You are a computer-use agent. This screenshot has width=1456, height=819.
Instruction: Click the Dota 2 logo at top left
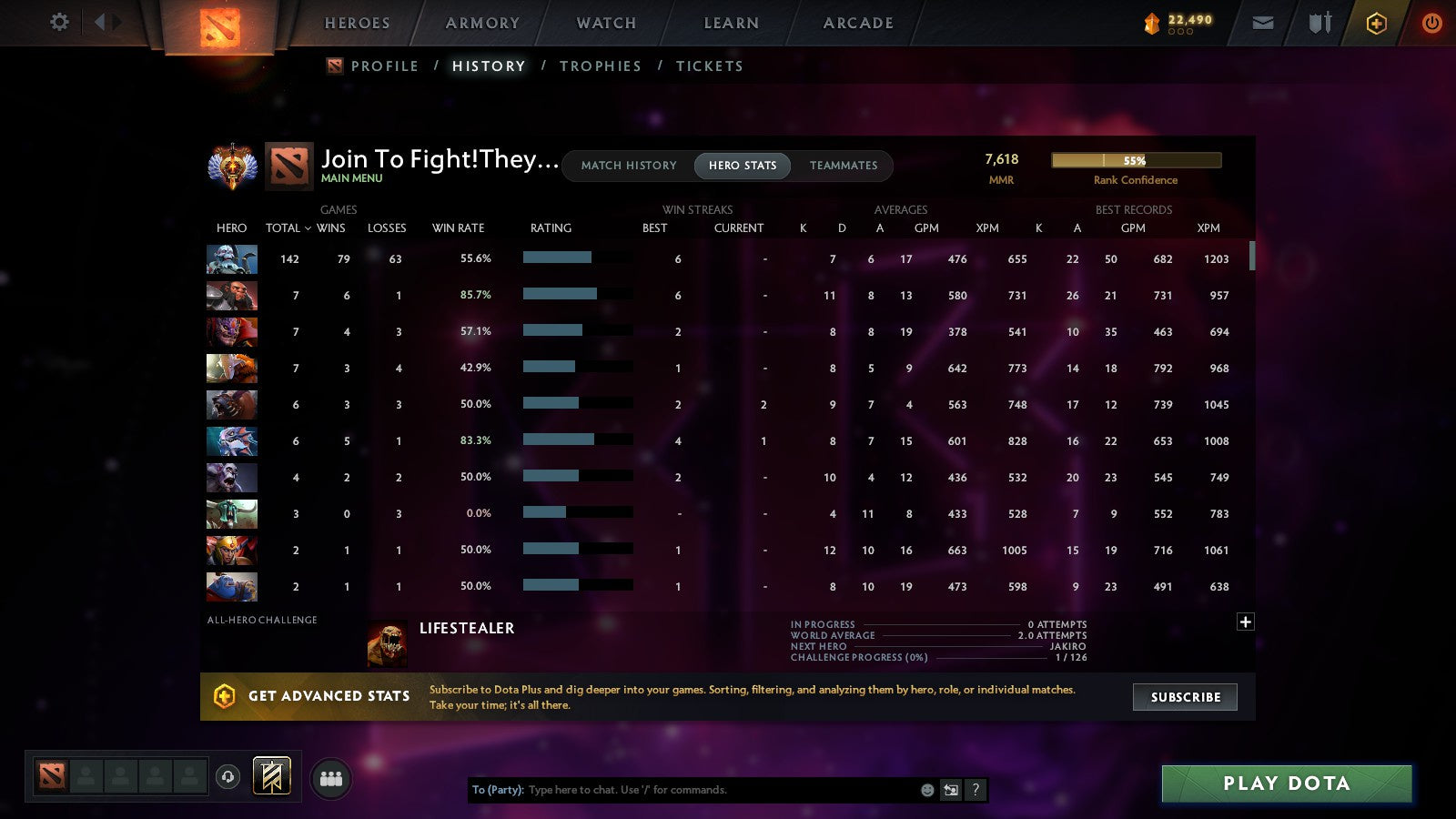[221, 28]
